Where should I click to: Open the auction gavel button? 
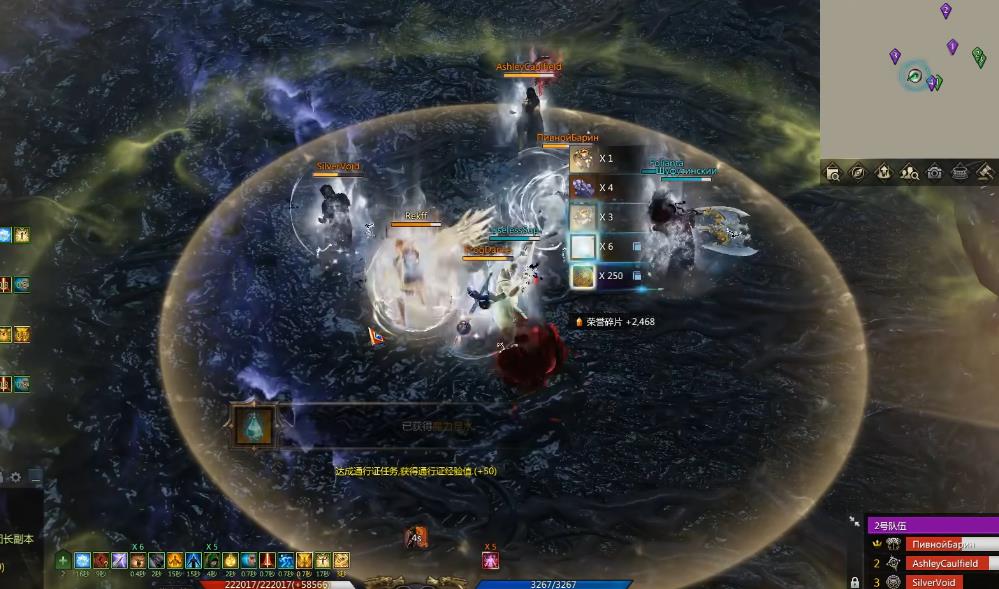click(985, 173)
